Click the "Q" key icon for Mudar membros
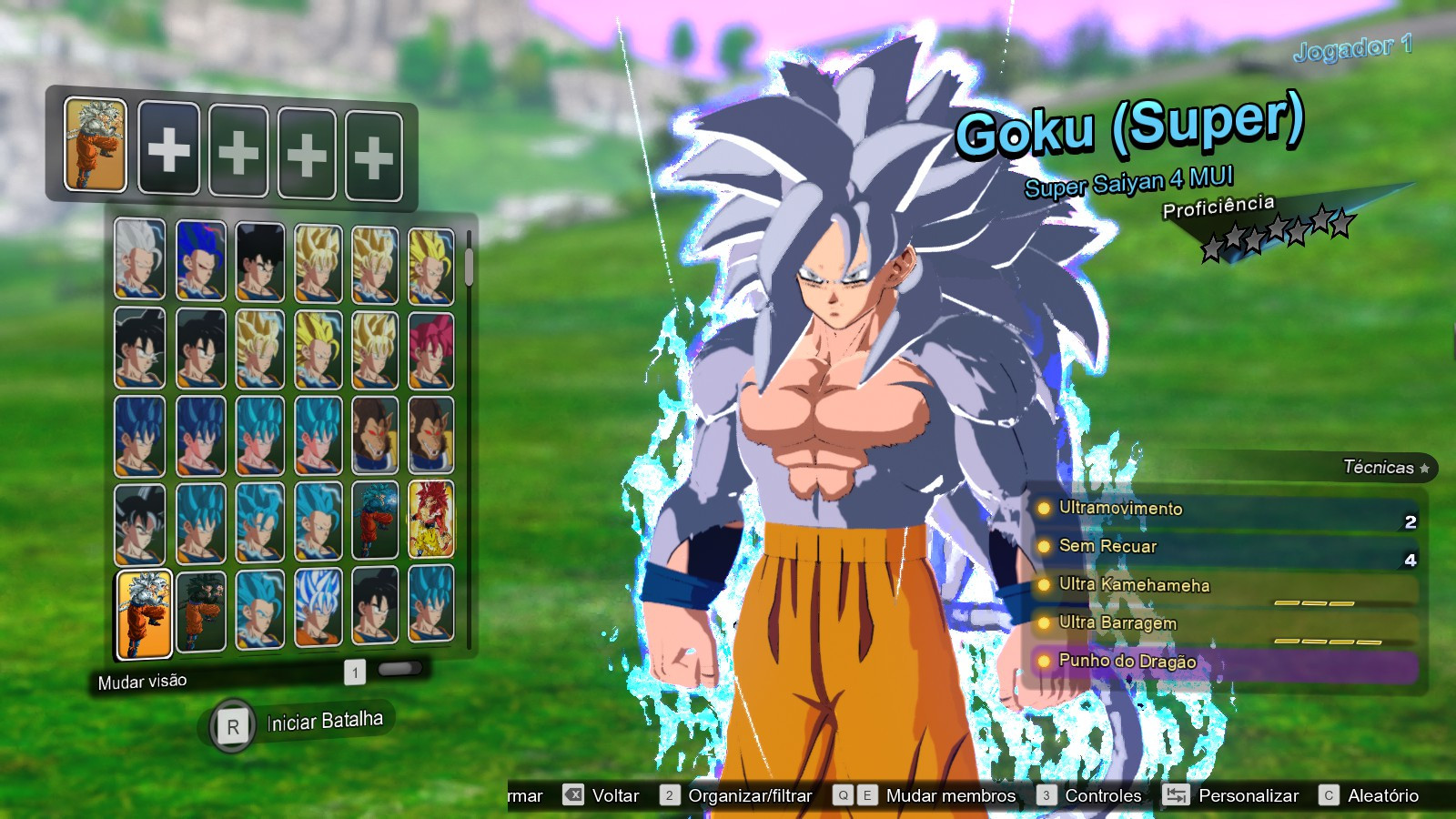This screenshot has height=819, width=1456. [844, 794]
